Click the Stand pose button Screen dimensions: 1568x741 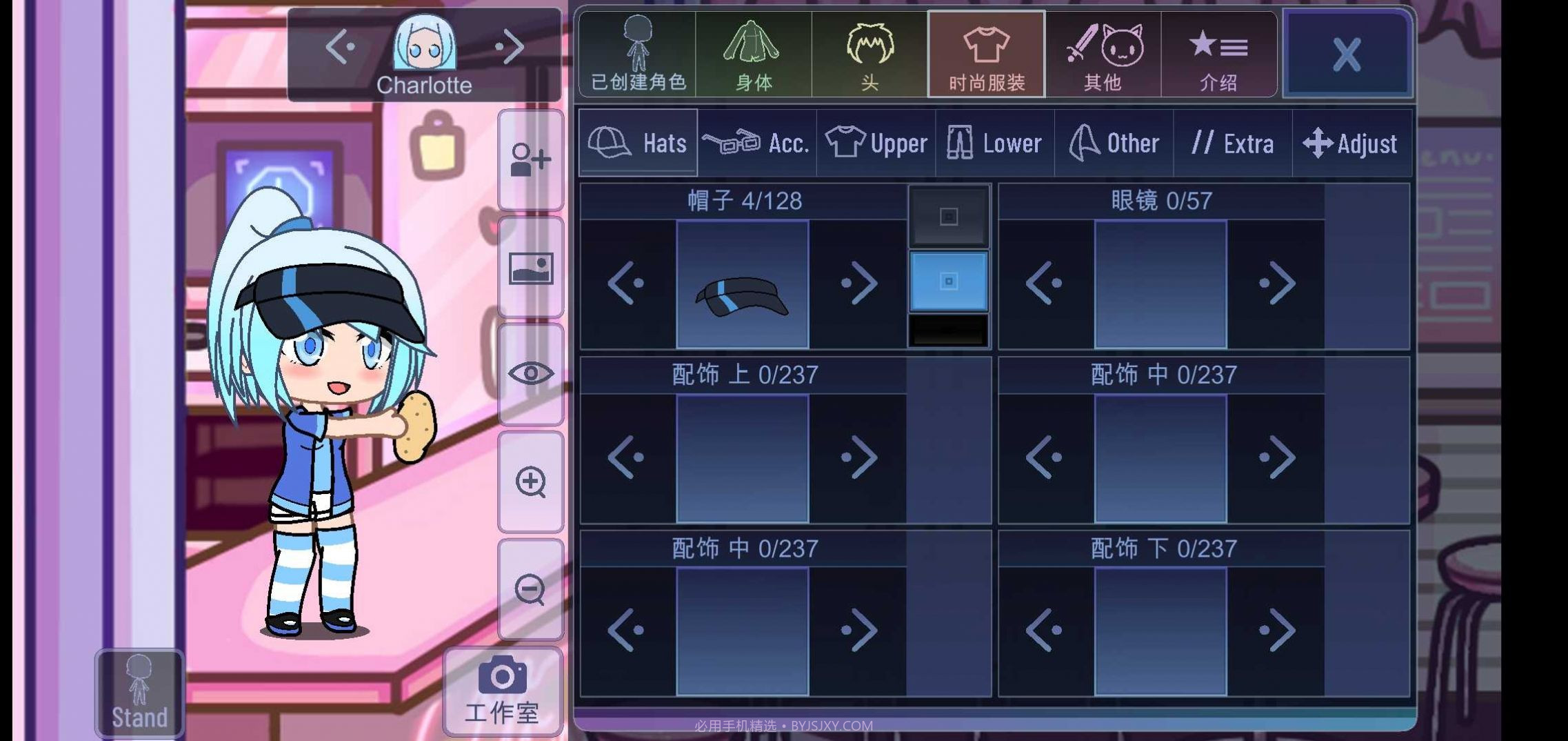click(x=138, y=692)
